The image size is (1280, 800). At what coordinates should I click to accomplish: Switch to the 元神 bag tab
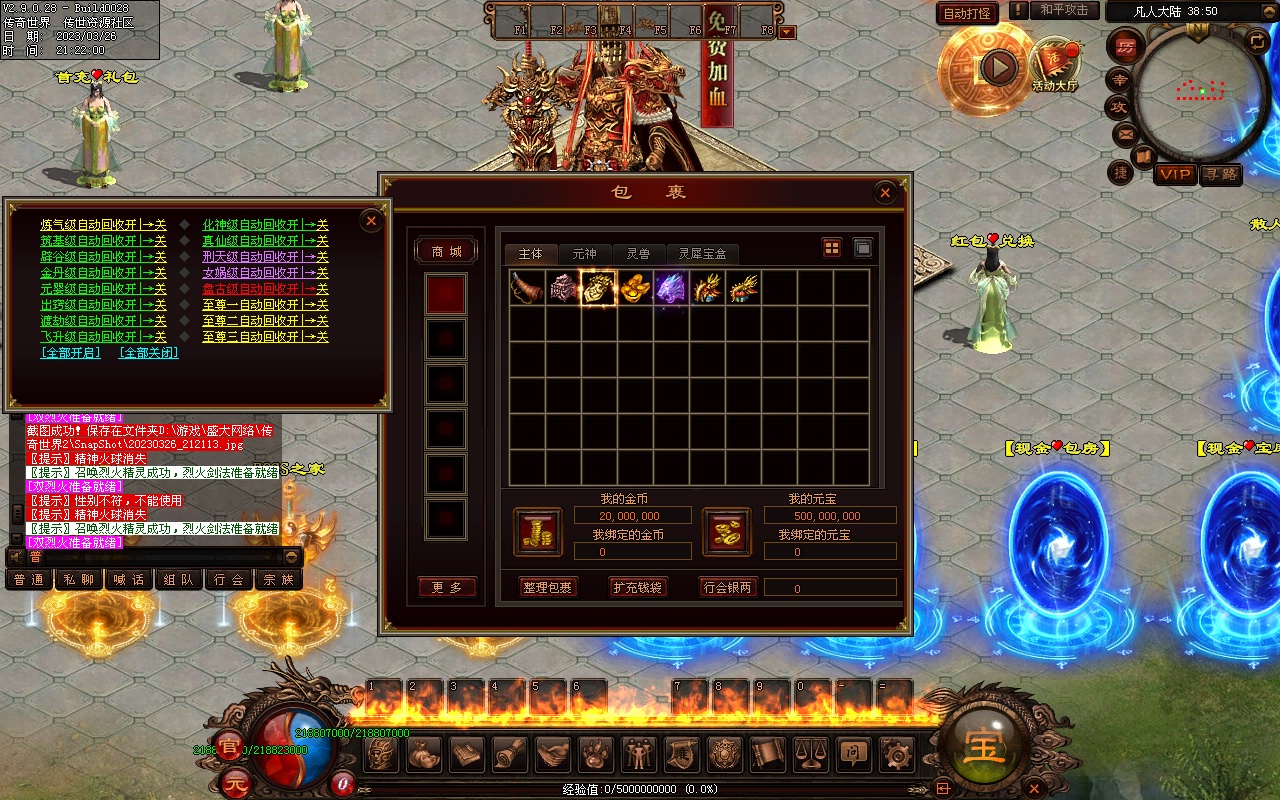point(584,254)
